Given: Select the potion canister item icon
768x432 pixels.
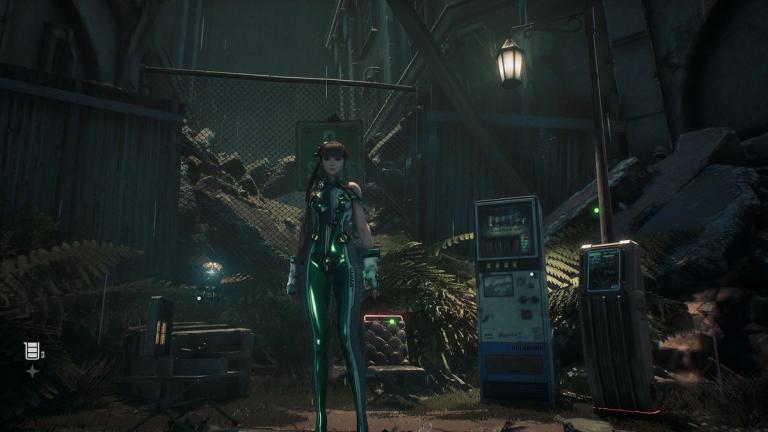Looking at the screenshot, I should 31,350.
